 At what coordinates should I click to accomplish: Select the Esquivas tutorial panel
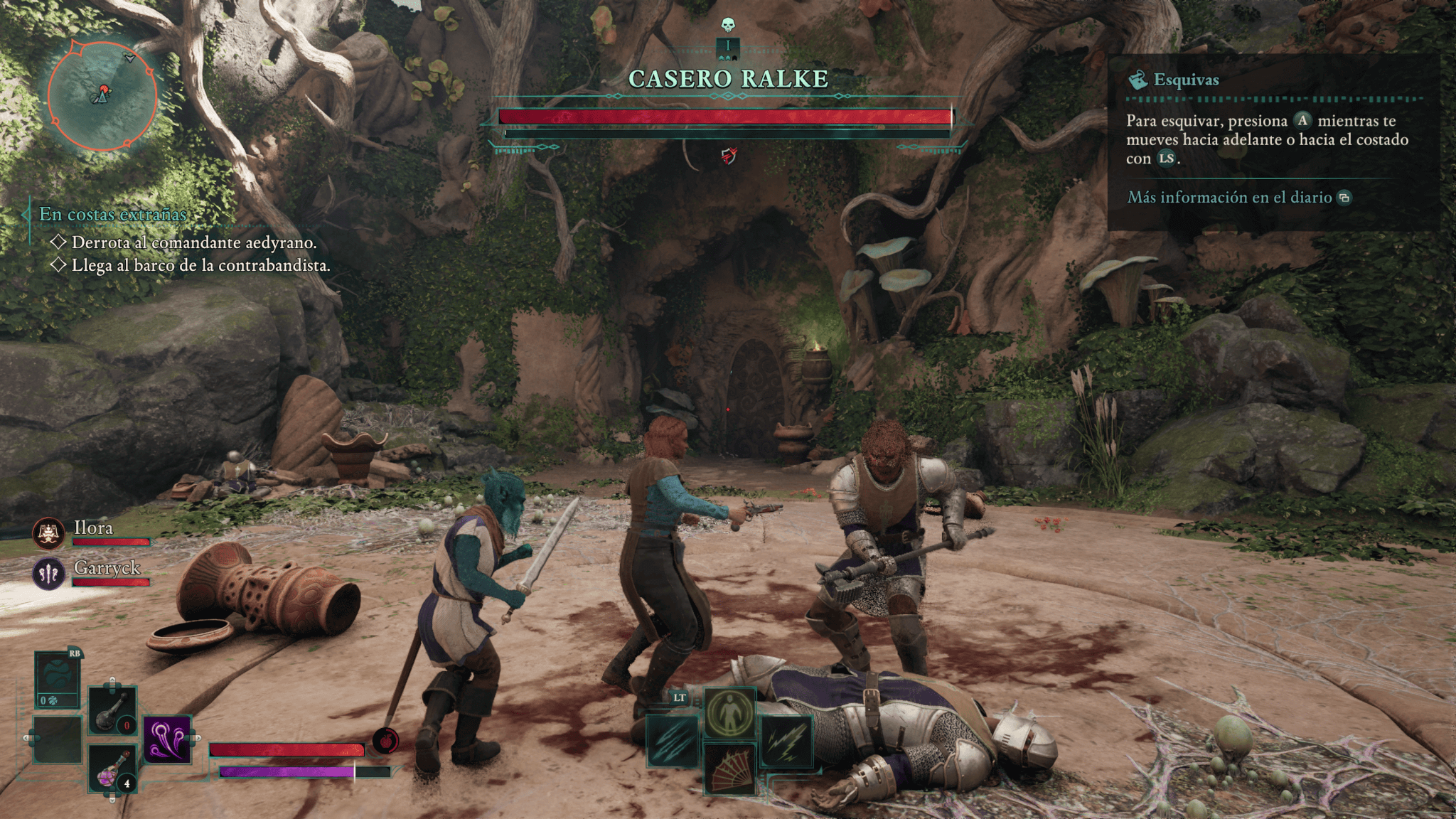point(1273,142)
